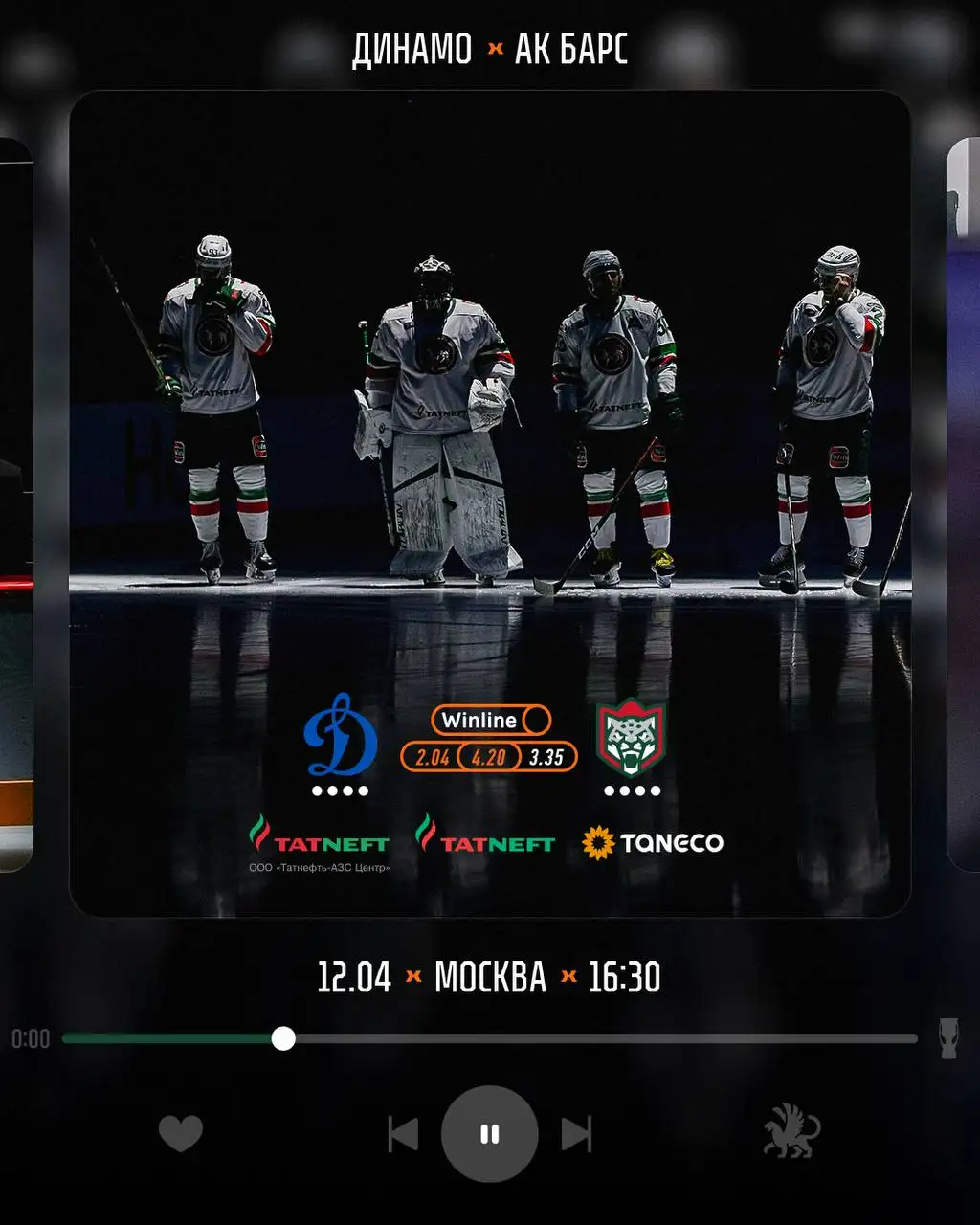Select the 2.04 odds for Dinamo
The width and height of the screenshot is (980, 1225).
(433, 758)
